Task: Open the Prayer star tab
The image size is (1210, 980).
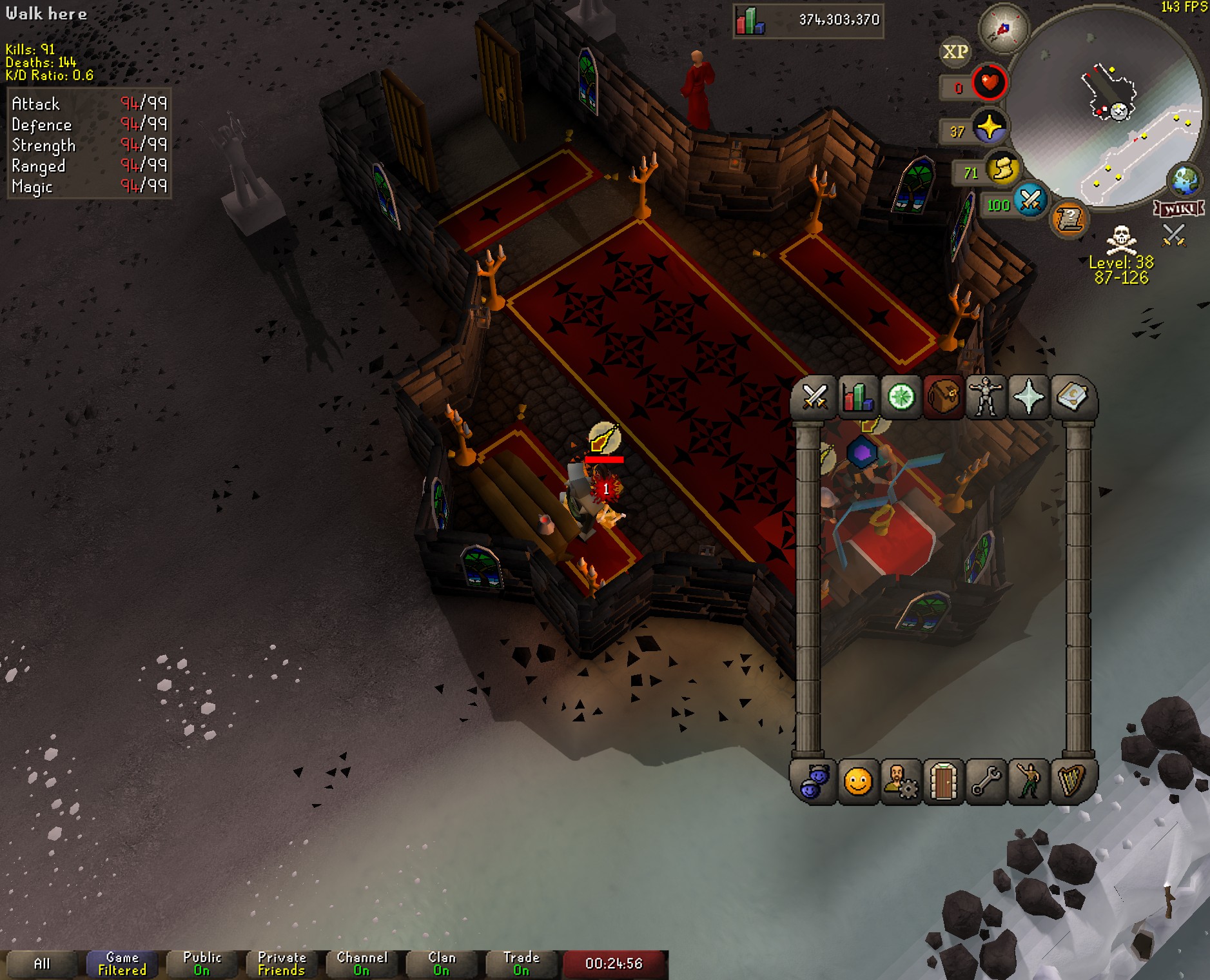Action: [1029, 397]
